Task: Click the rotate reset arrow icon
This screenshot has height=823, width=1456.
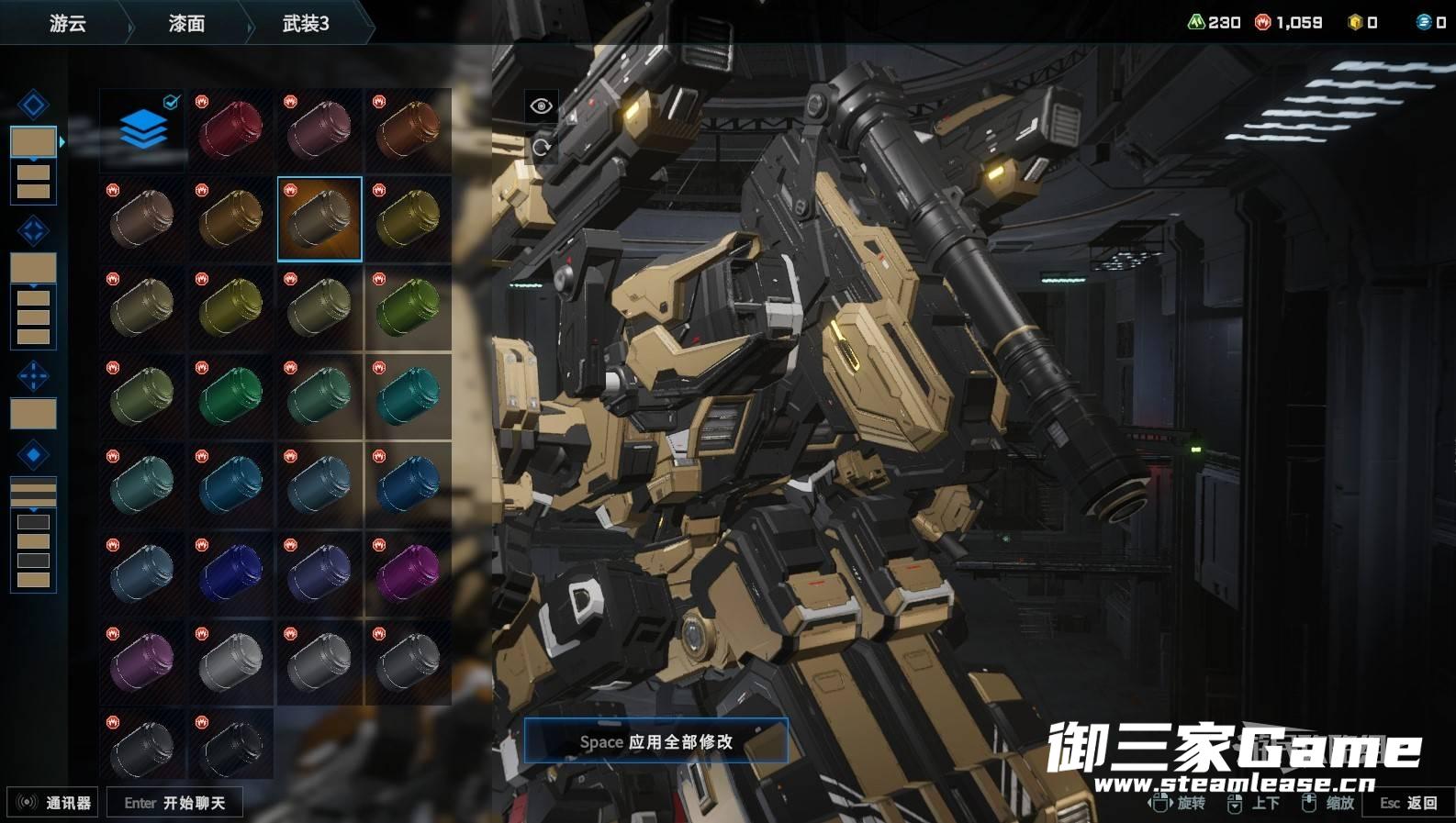Action: 541,147
